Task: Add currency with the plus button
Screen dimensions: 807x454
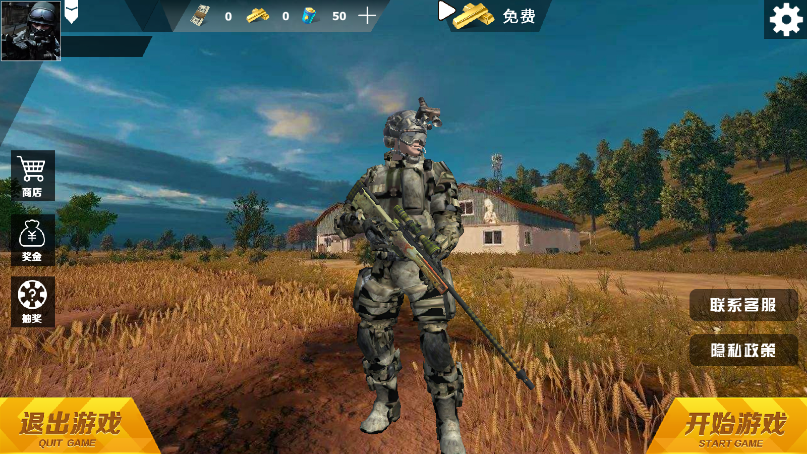Action: pyautogui.click(x=368, y=15)
